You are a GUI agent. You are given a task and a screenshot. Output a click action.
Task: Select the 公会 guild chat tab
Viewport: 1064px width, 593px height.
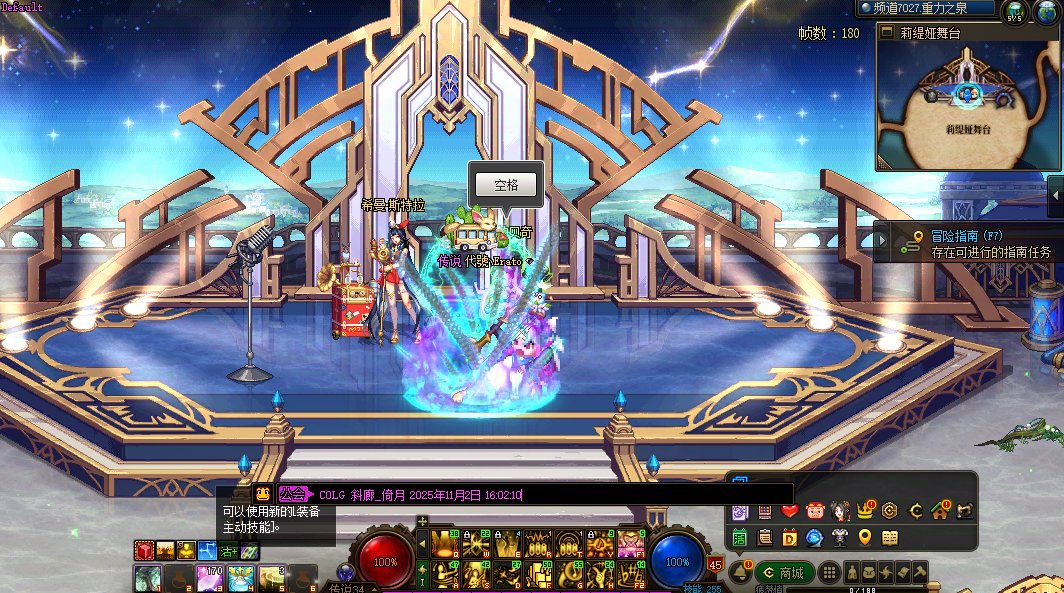pos(293,494)
